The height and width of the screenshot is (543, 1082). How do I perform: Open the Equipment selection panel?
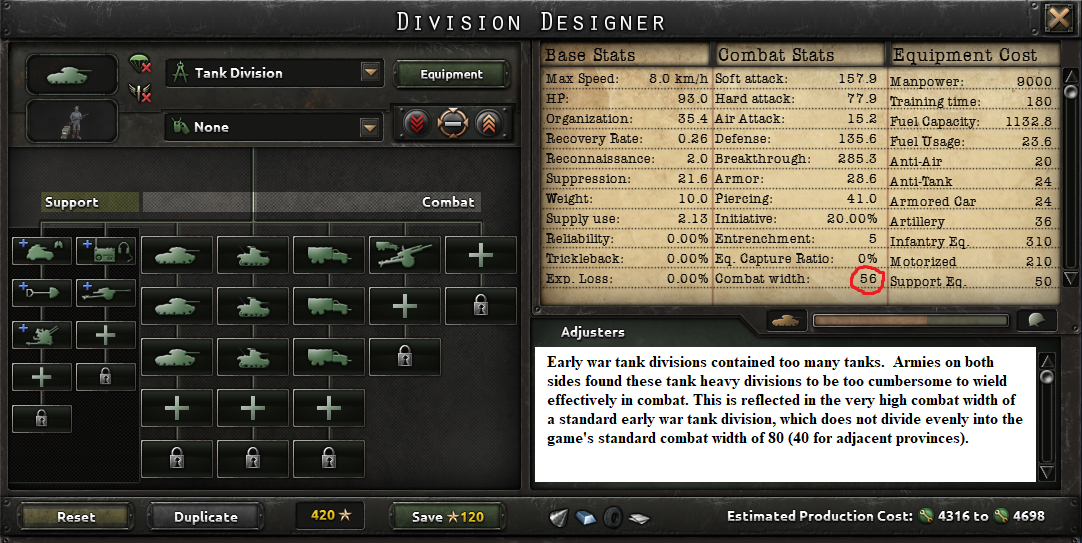[451, 74]
